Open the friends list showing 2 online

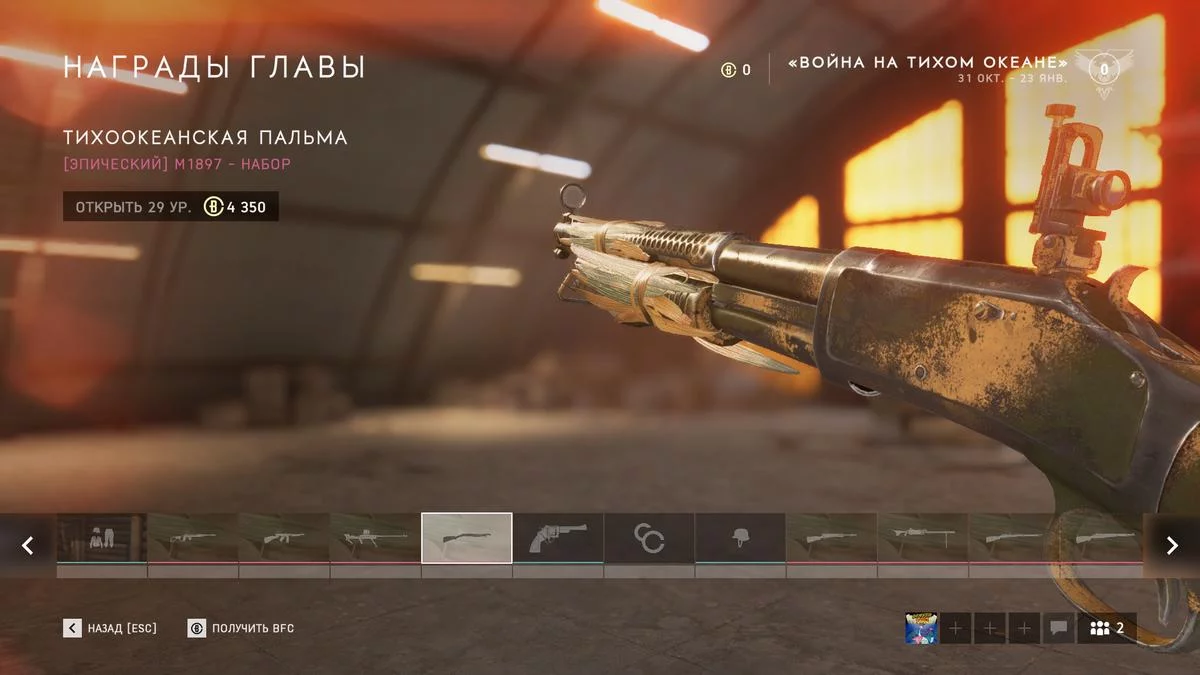pyautogui.click(x=1107, y=628)
